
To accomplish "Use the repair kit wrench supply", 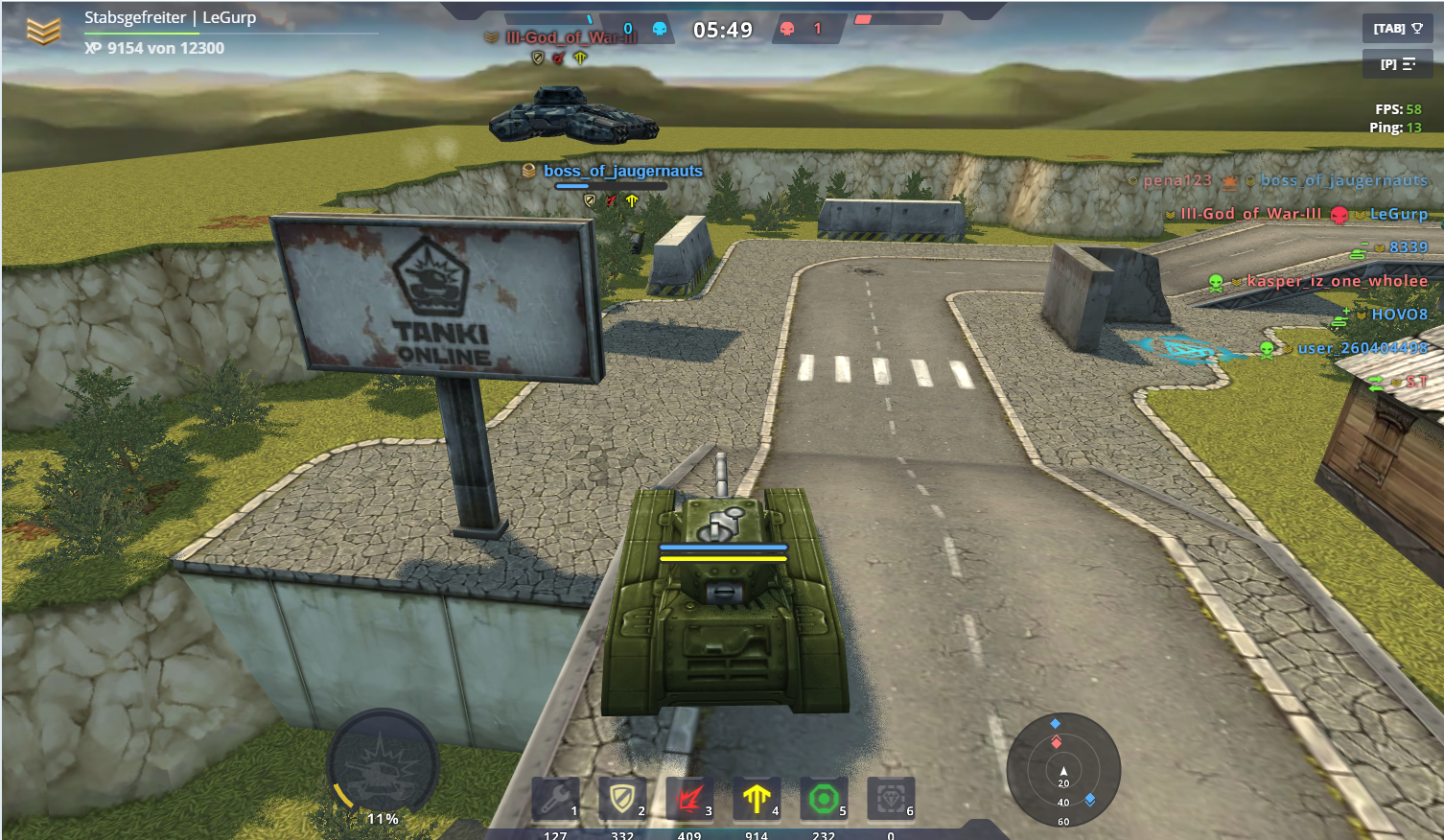I will [x=556, y=798].
